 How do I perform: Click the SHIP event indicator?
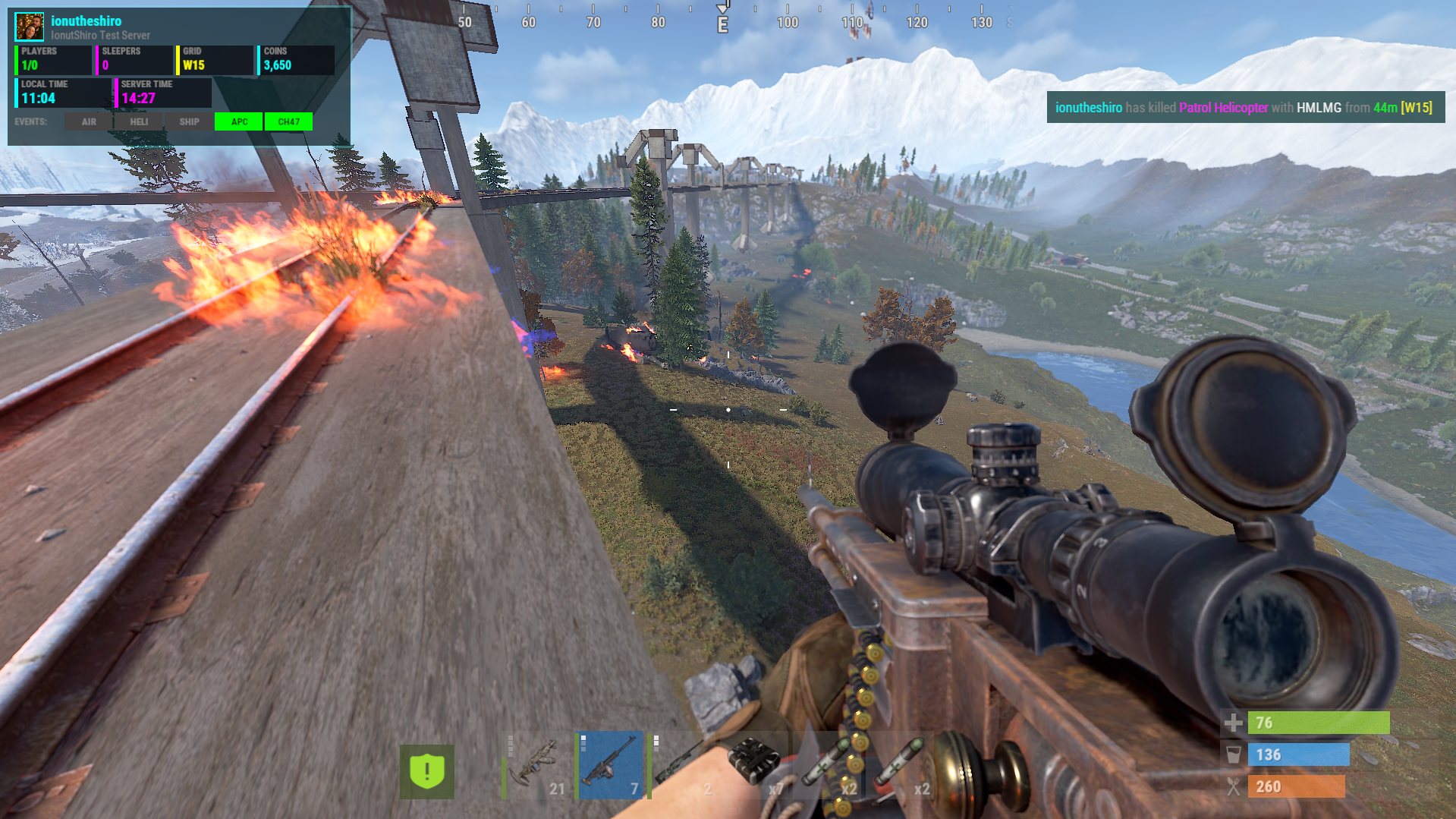point(189,121)
